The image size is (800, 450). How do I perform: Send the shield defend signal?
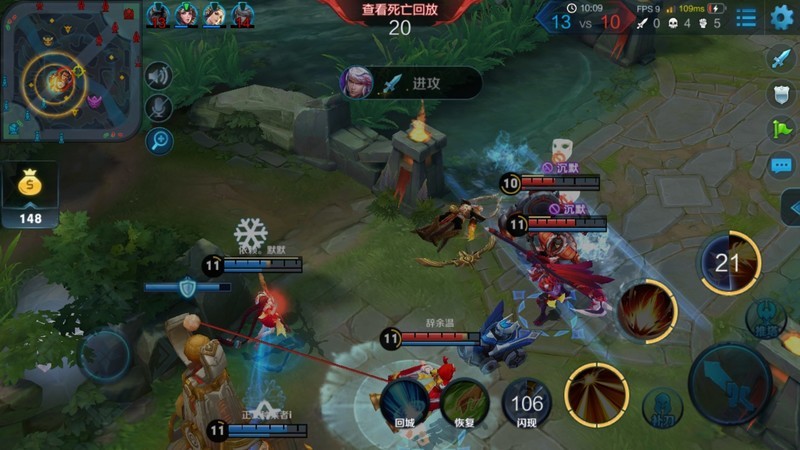pyautogui.click(x=781, y=94)
